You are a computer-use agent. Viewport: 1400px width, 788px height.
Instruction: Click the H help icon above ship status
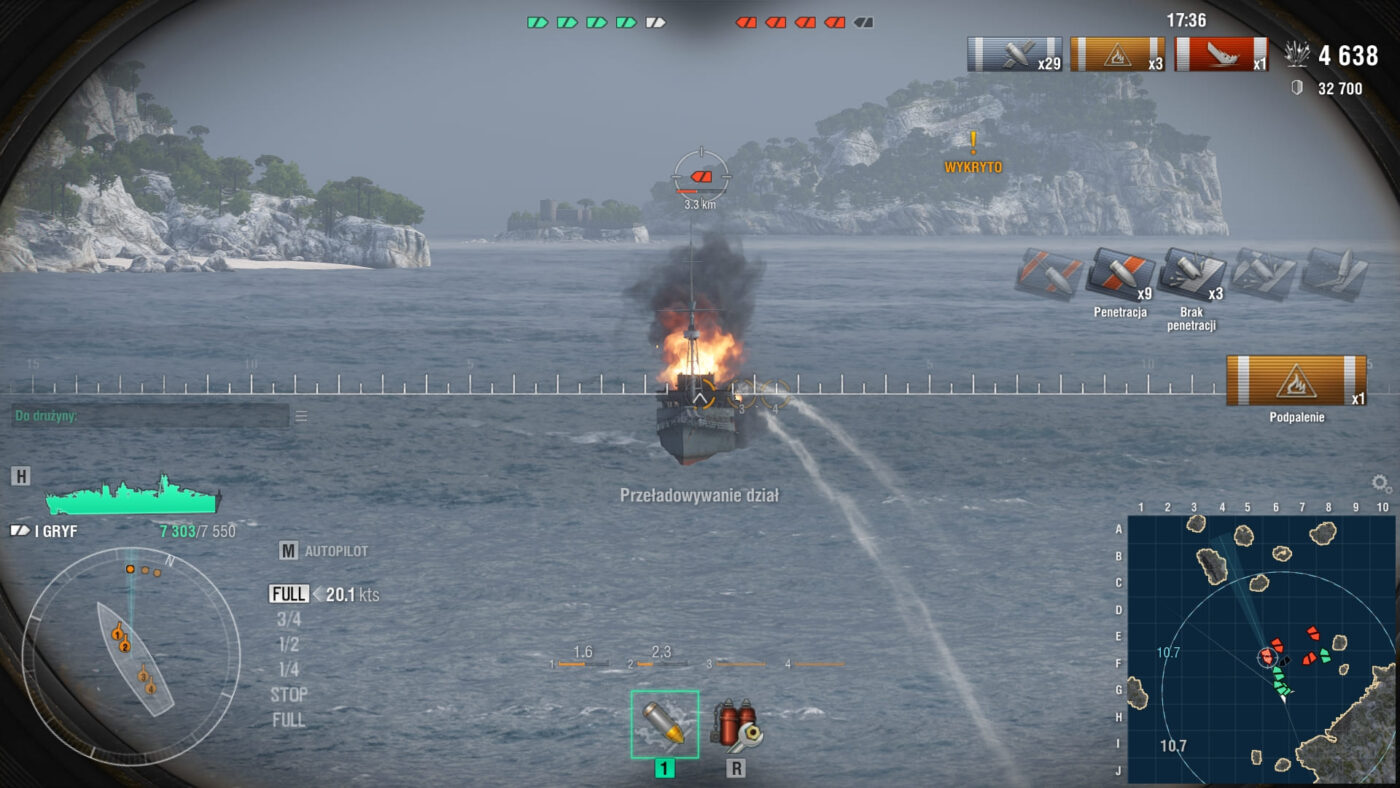click(21, 475)
